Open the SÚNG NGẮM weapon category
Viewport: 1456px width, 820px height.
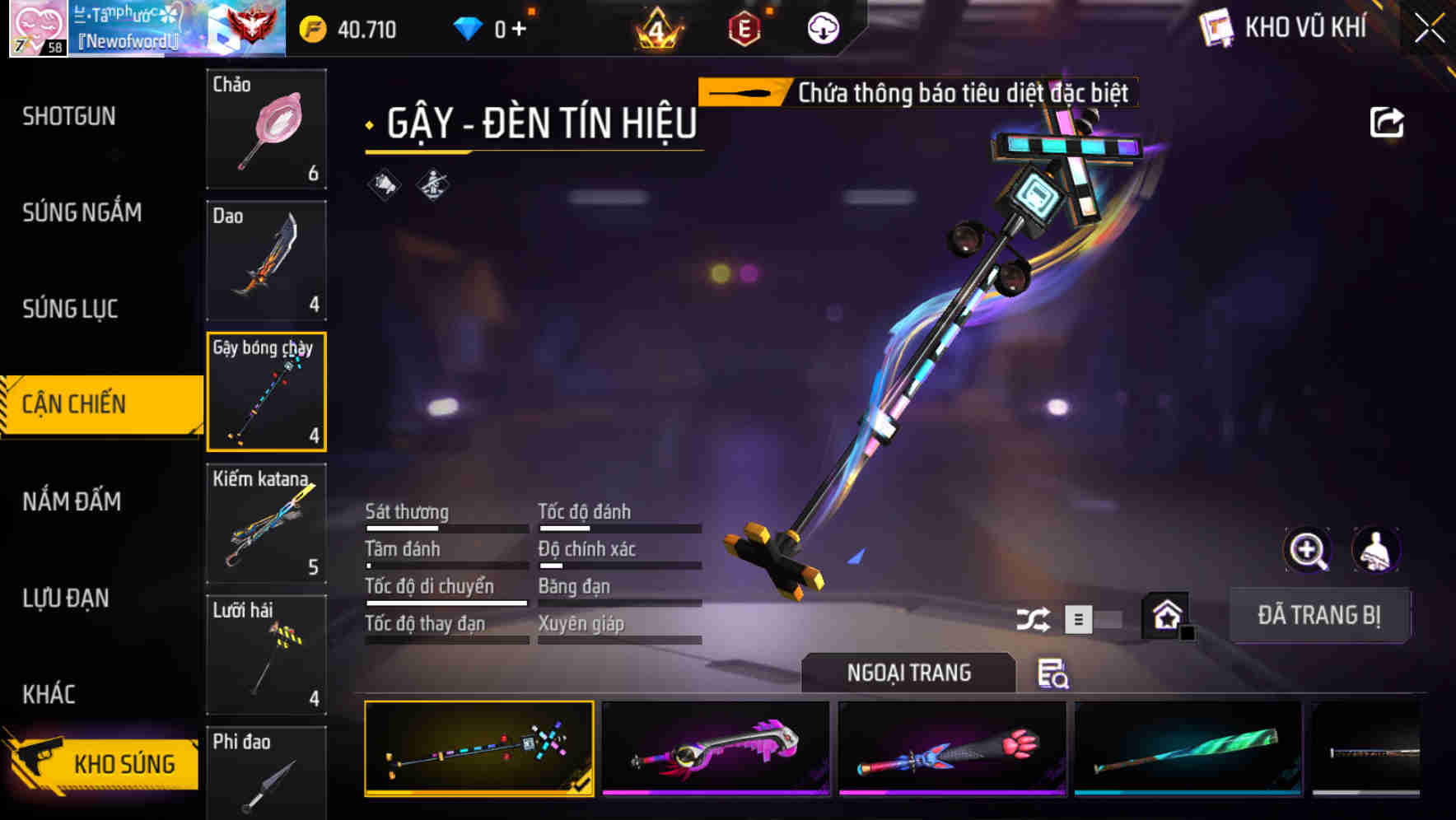click(82, 212)
